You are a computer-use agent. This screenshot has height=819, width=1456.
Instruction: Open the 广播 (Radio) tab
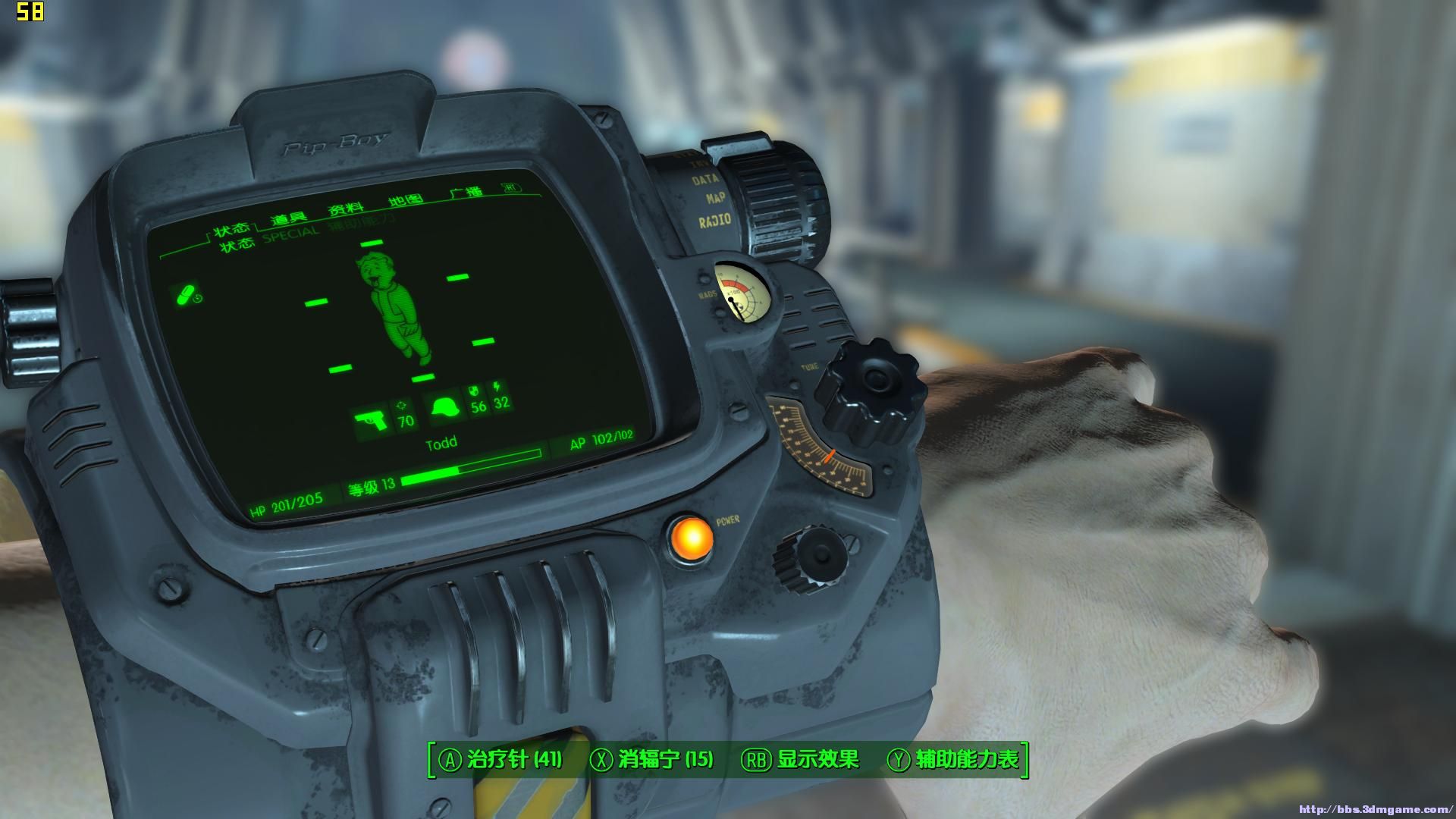coord(466,192)
